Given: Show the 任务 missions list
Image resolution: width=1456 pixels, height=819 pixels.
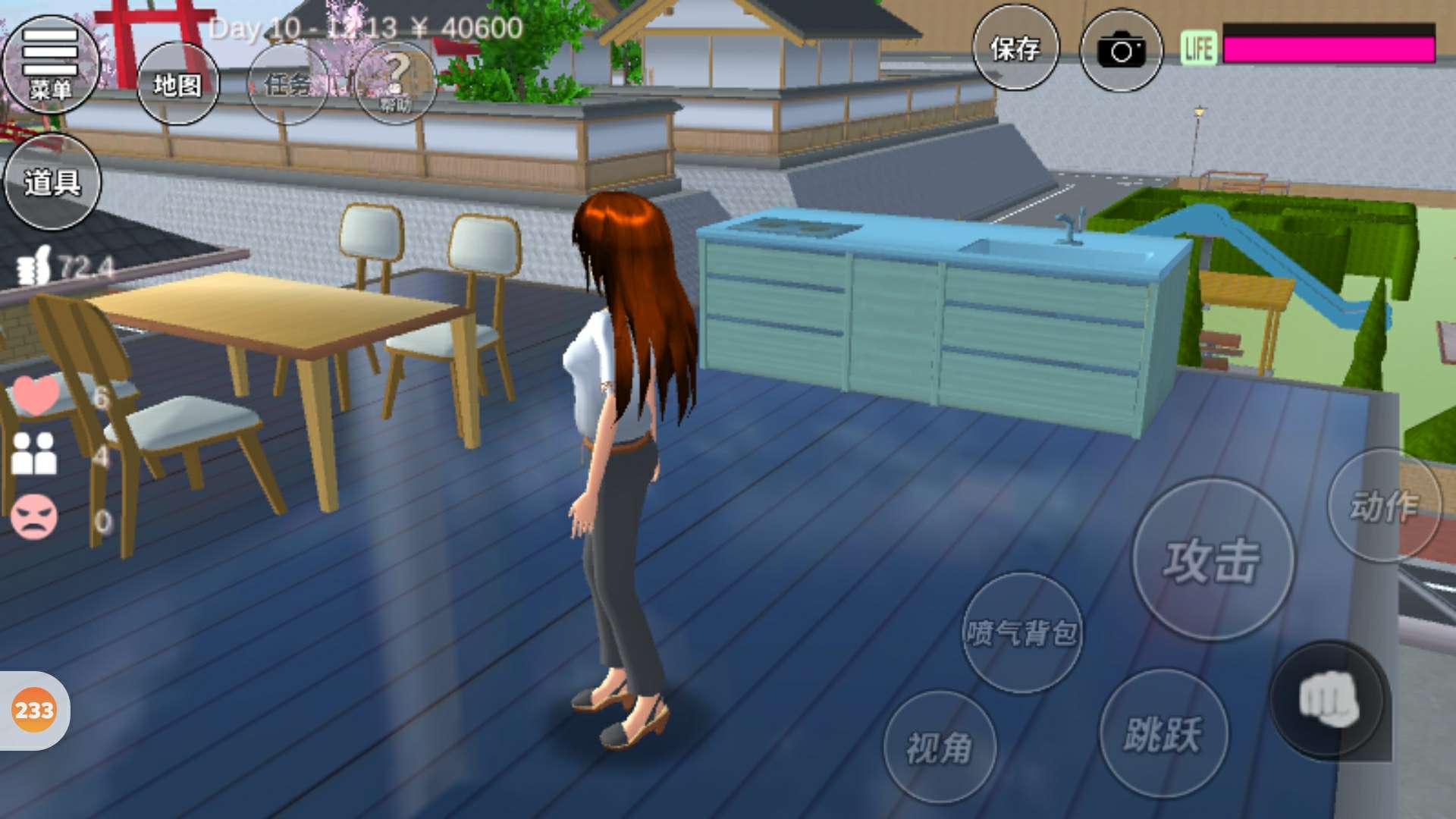Looking at the screenshot, I should (x=287, y=83).
